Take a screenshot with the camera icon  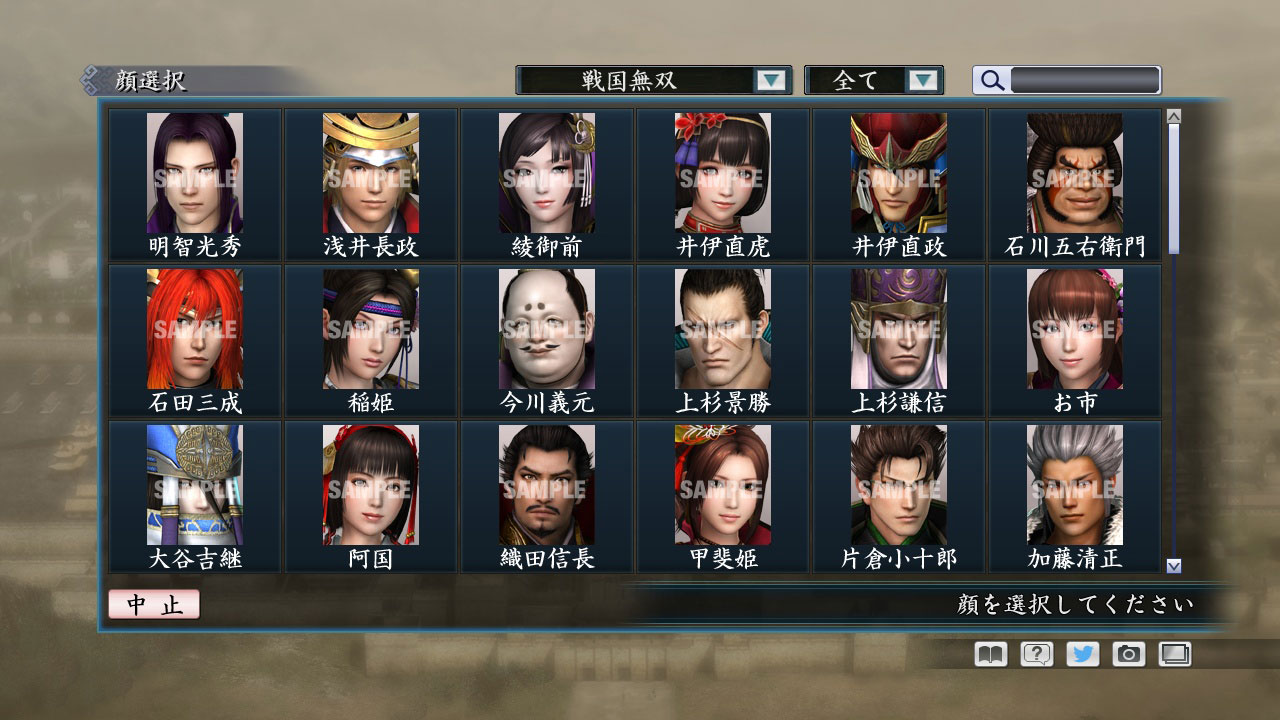pos(1128,654)
